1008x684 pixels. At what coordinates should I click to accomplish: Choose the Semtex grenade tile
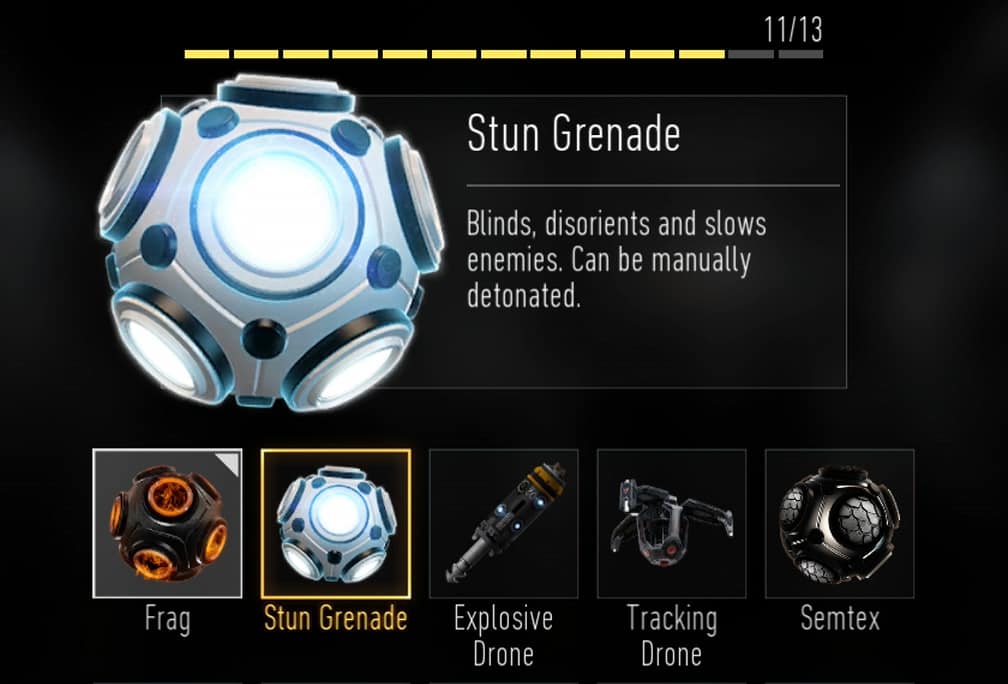click(839, 523)
